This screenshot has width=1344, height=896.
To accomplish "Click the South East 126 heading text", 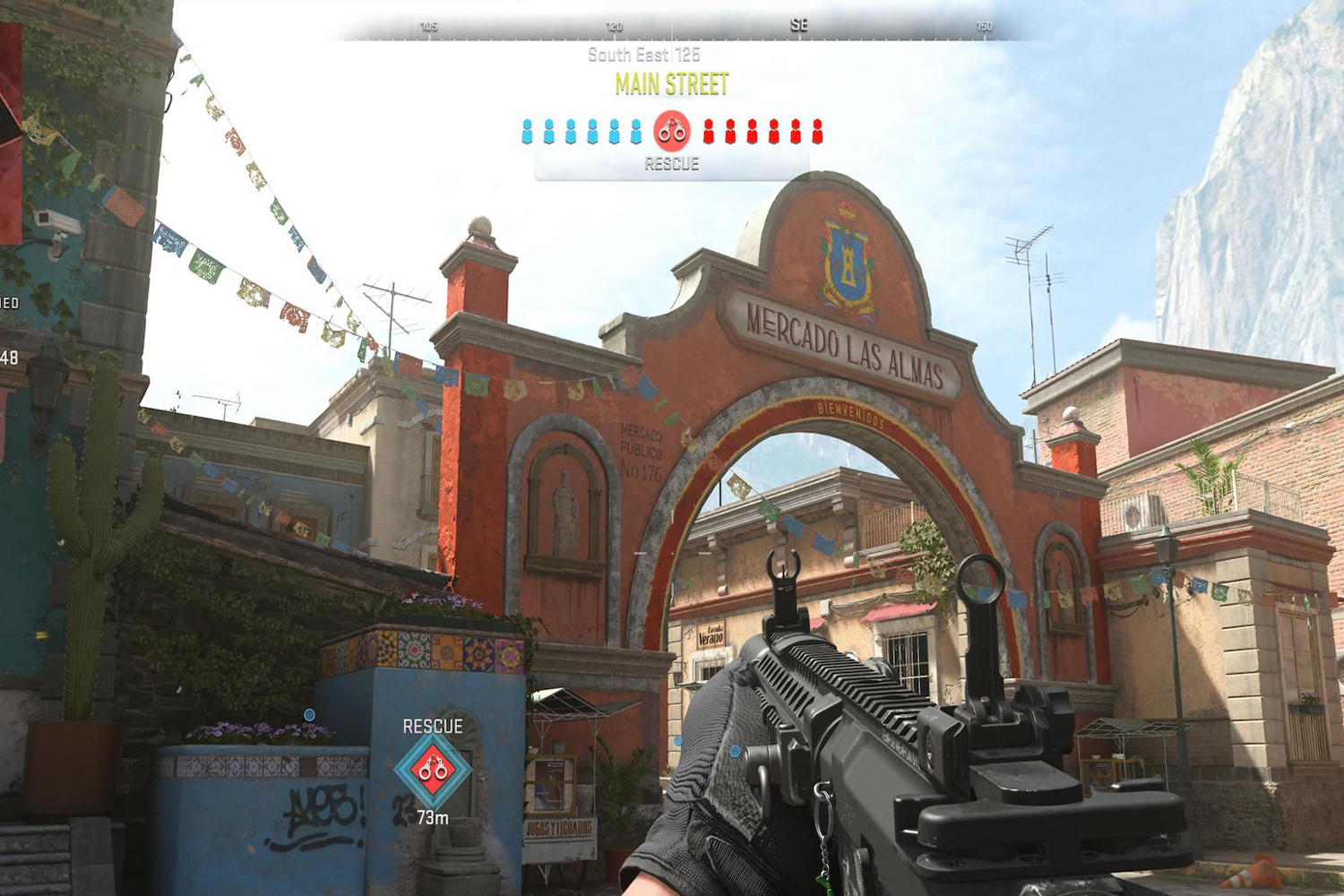I will point(643,54).
